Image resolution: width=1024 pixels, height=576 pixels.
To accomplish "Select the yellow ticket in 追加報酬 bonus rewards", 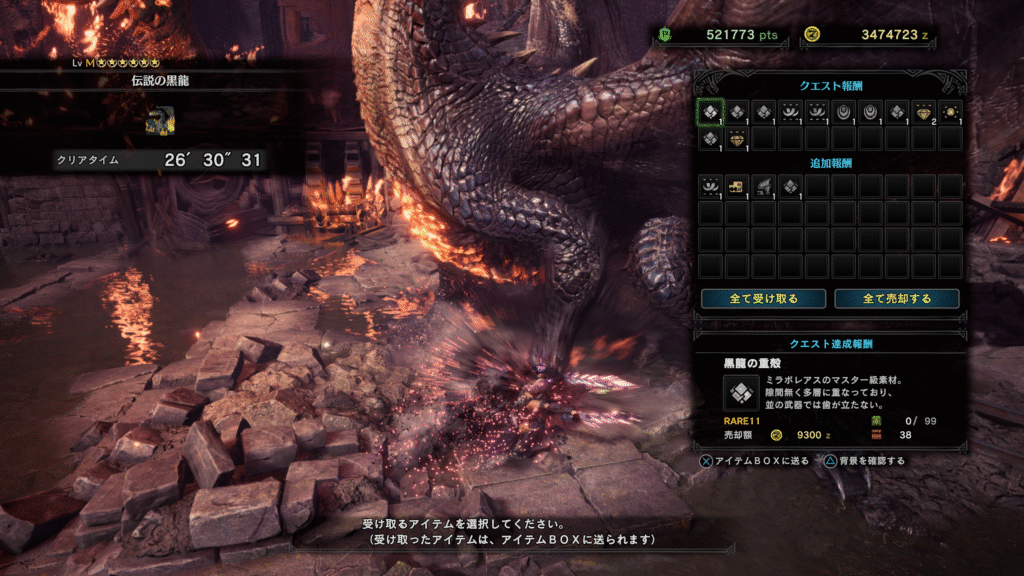I will pos(737,186).
